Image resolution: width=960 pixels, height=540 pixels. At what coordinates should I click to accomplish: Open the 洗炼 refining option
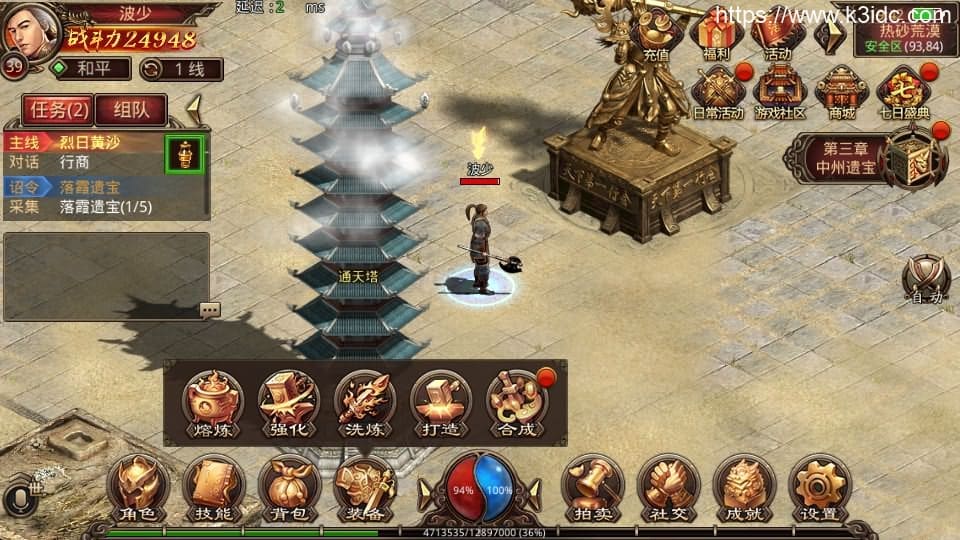[x=364, y=404]
